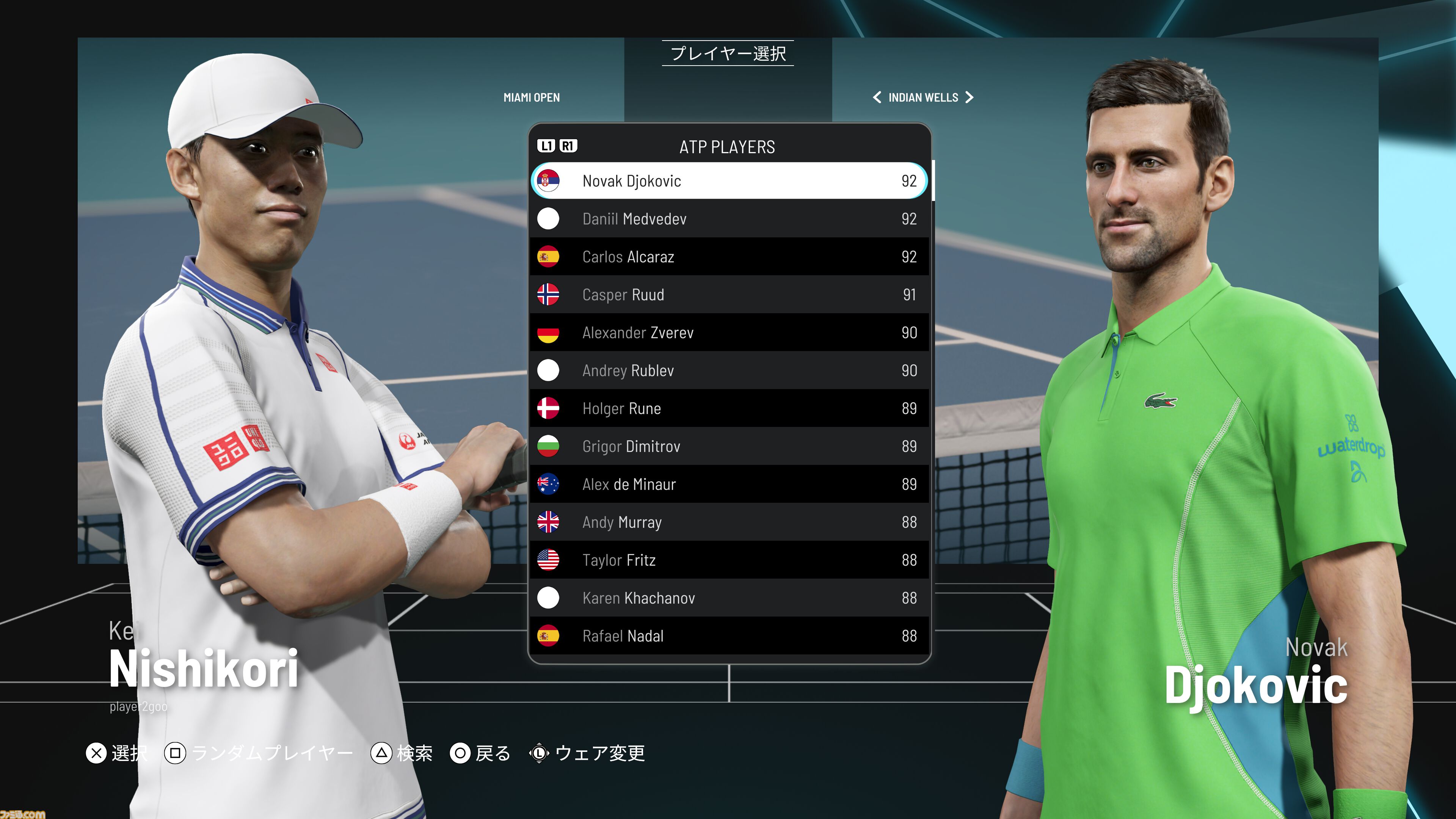This screenshot has width=1456, height=819.
Task: Select Alex de Minaur
Action: point(728,484)
